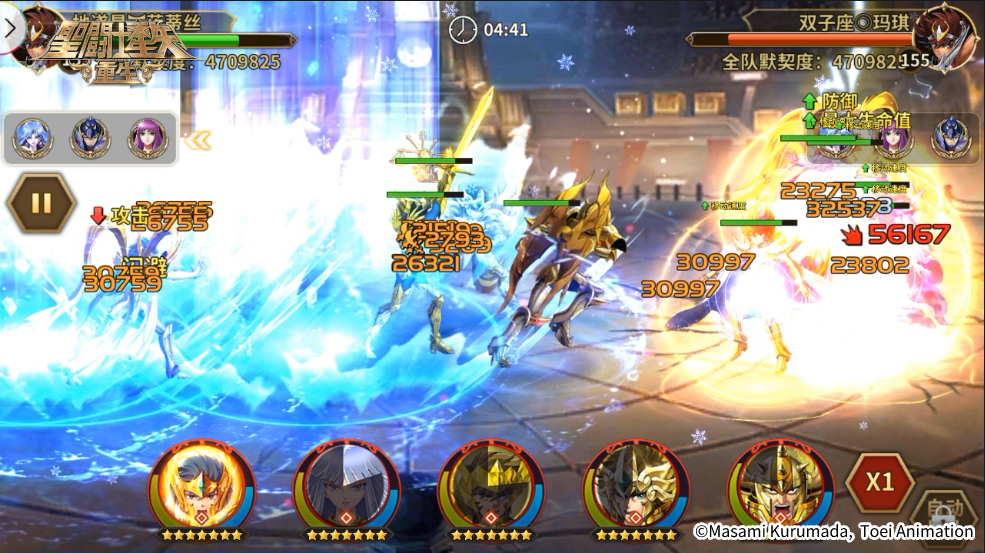985x553 pixels.
Task: Toggle the X1 battle speed button
Action: (x=879, y=482)
